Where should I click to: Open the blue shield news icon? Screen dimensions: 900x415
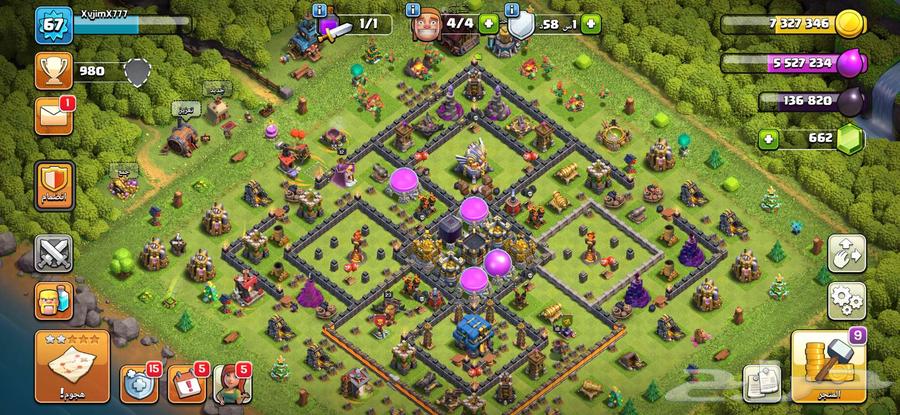point(138,383)
